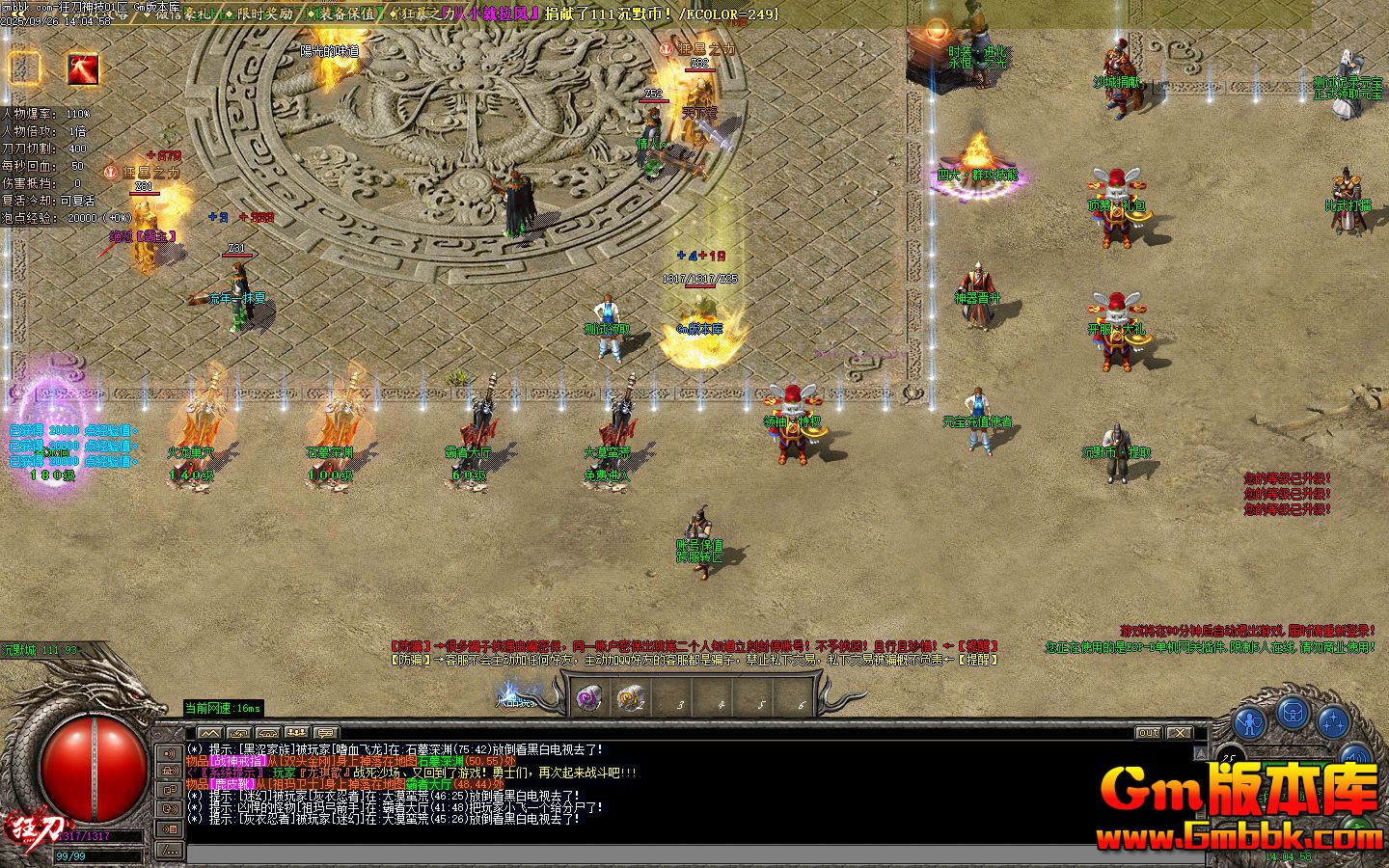Screen dimensions: 1389x868
Task: Open the character status warrior icon
Action: click(1249, 720)
